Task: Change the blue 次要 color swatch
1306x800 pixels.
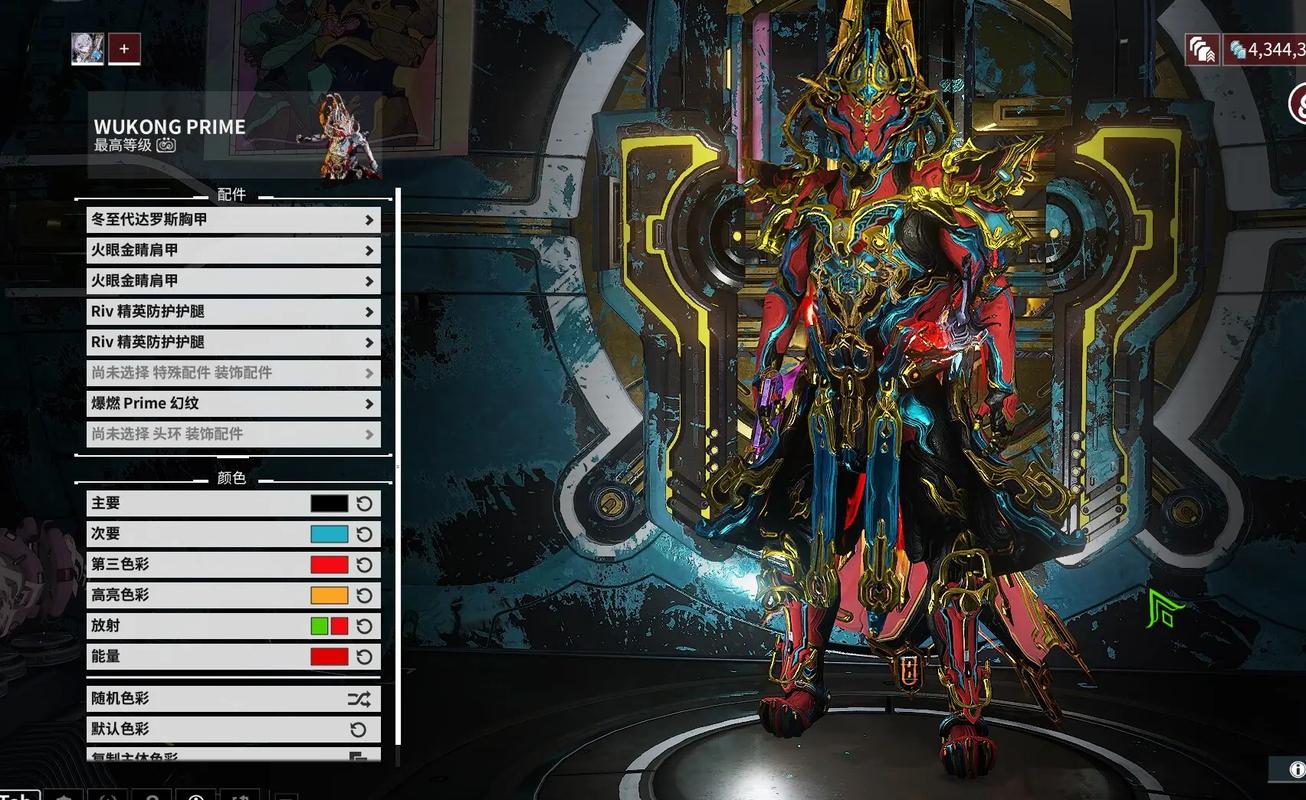Action: pyautogui.click(x=329, y=534)
